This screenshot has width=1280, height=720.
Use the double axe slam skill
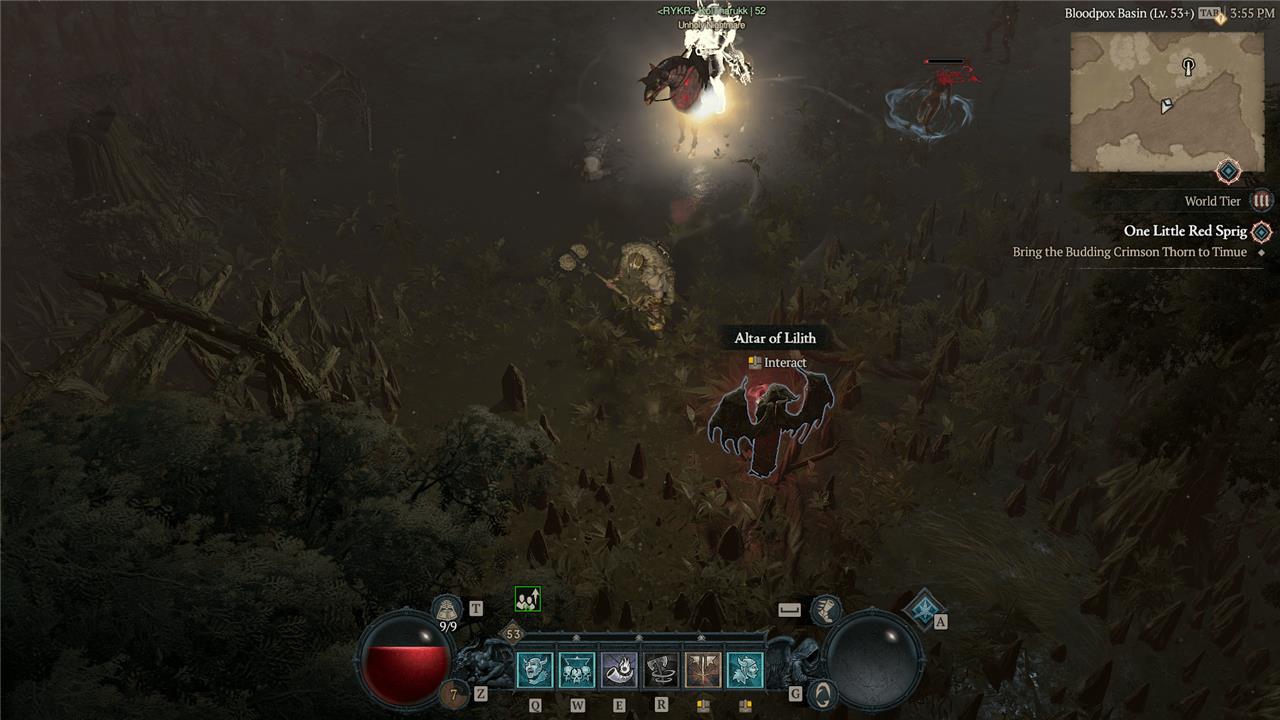coord(703,670)
